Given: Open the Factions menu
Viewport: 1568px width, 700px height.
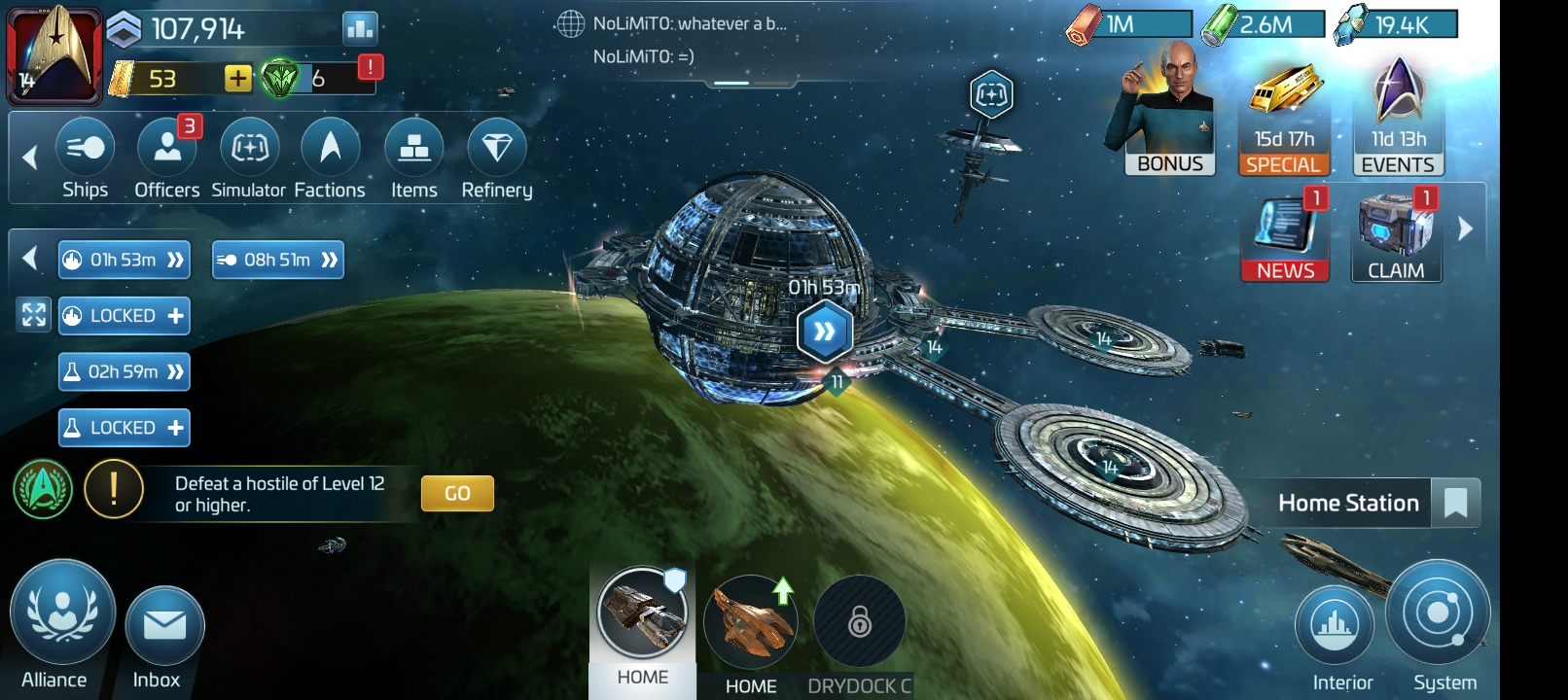Looking at the screenshot, I should [x=330, y=157].
